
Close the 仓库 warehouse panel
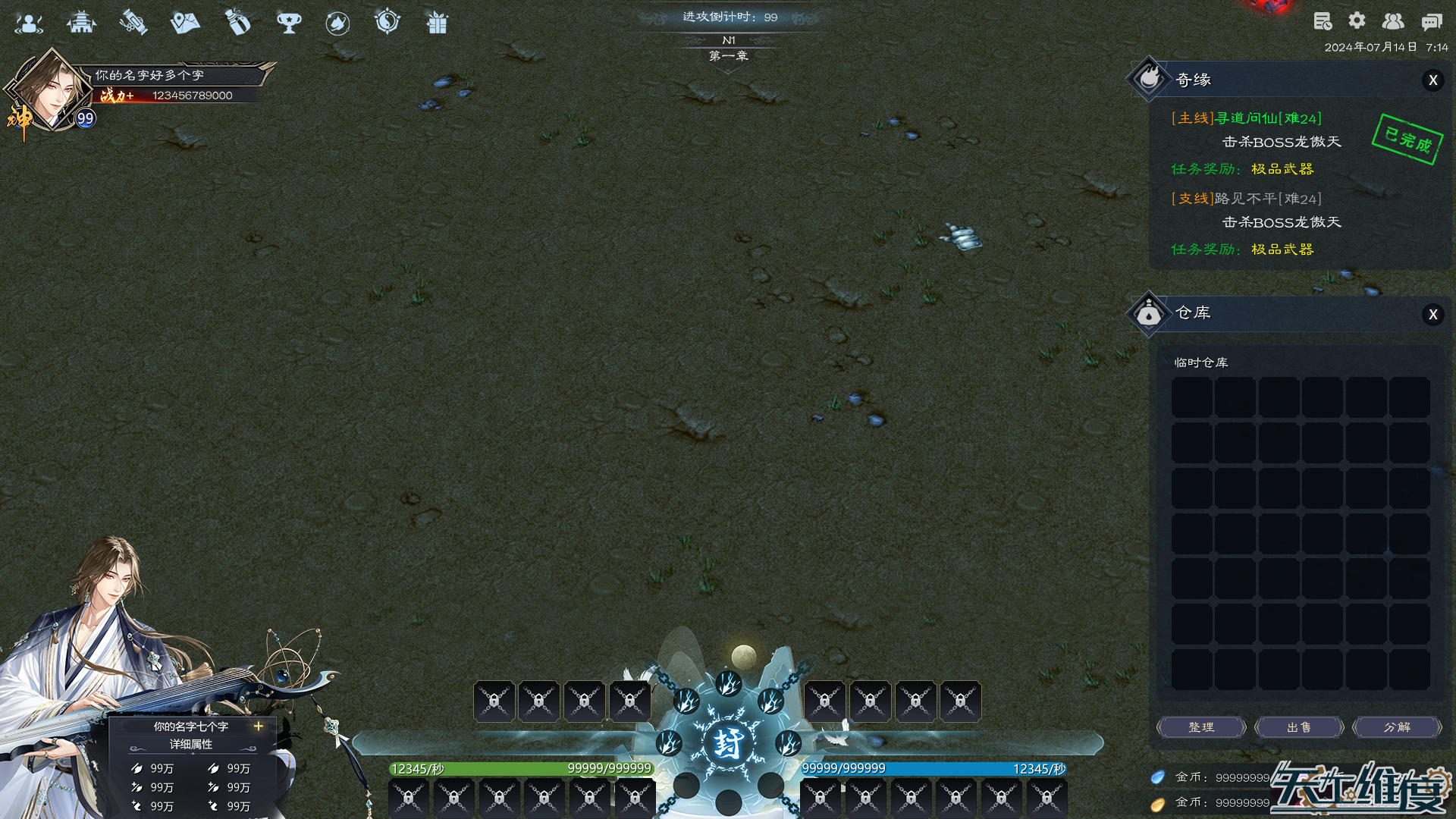click(1432, 315)
